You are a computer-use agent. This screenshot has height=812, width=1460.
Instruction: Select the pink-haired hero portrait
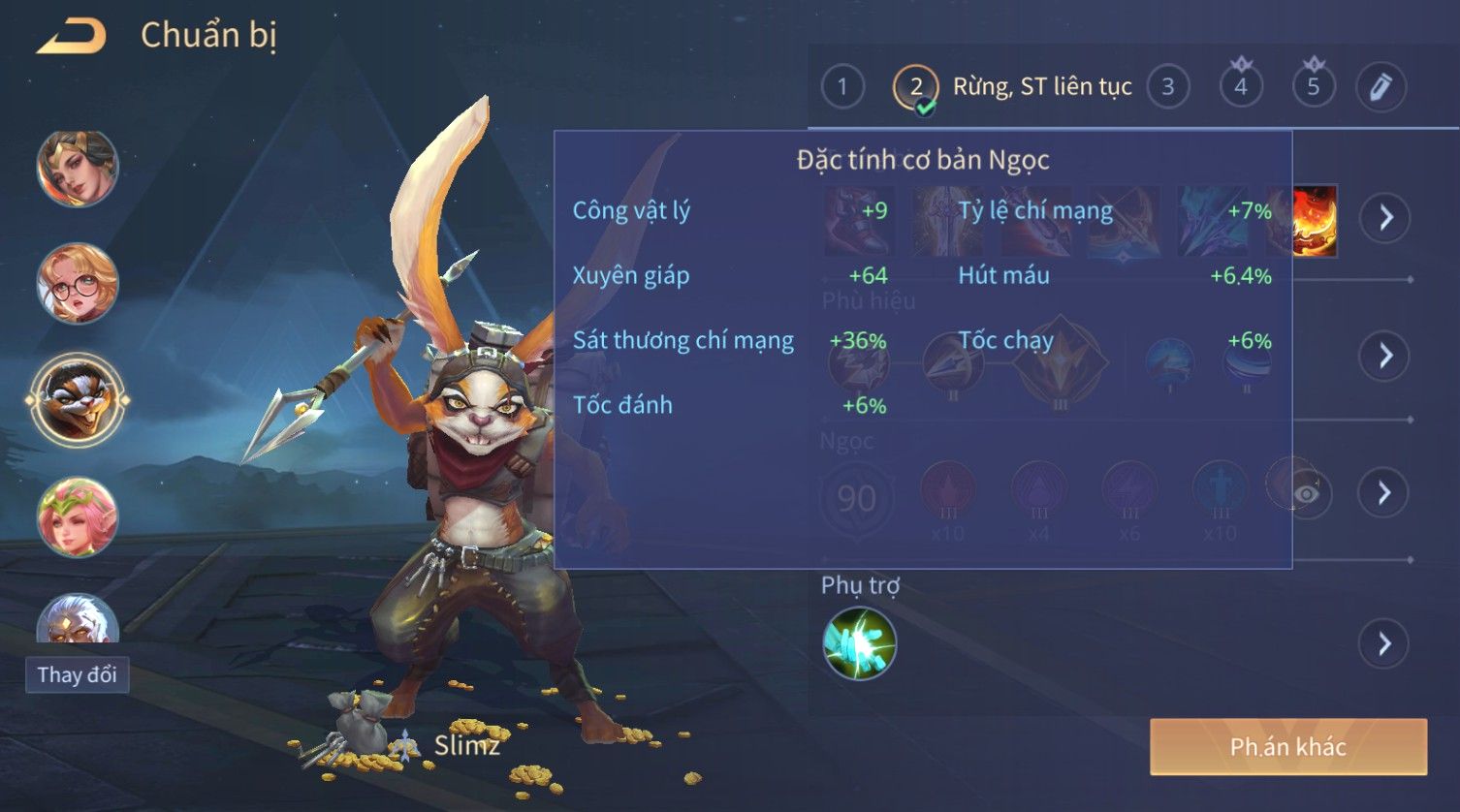[78, 516]
